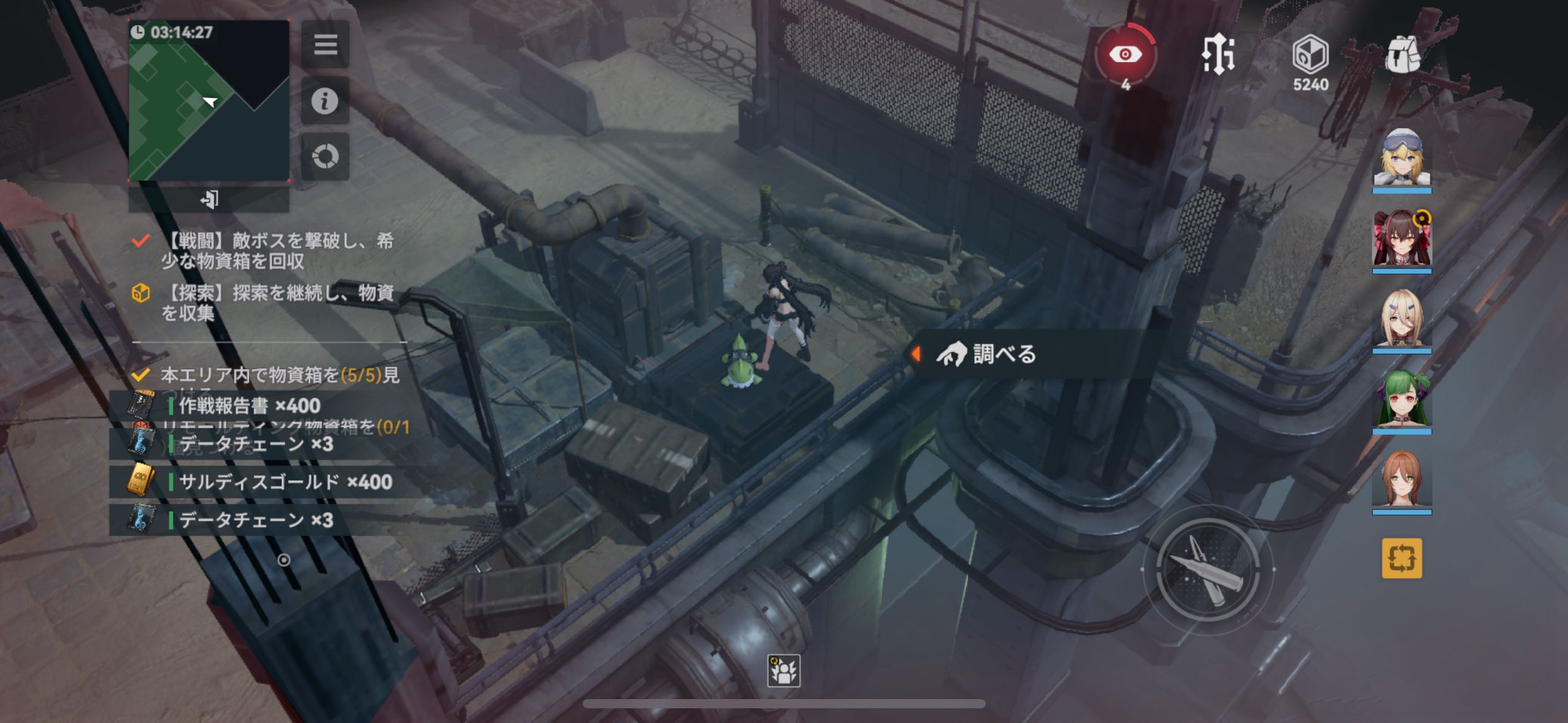
Task: Tap the squad formation icon at the bottom center
Action: pyautogui.click(x=783, y=670)
